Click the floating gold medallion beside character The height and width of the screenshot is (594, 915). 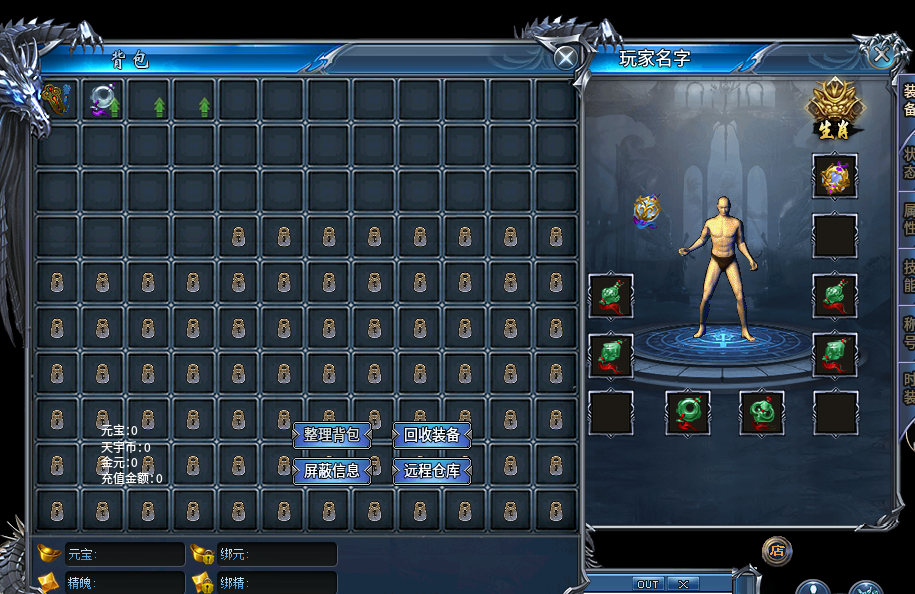click(647, 209)
